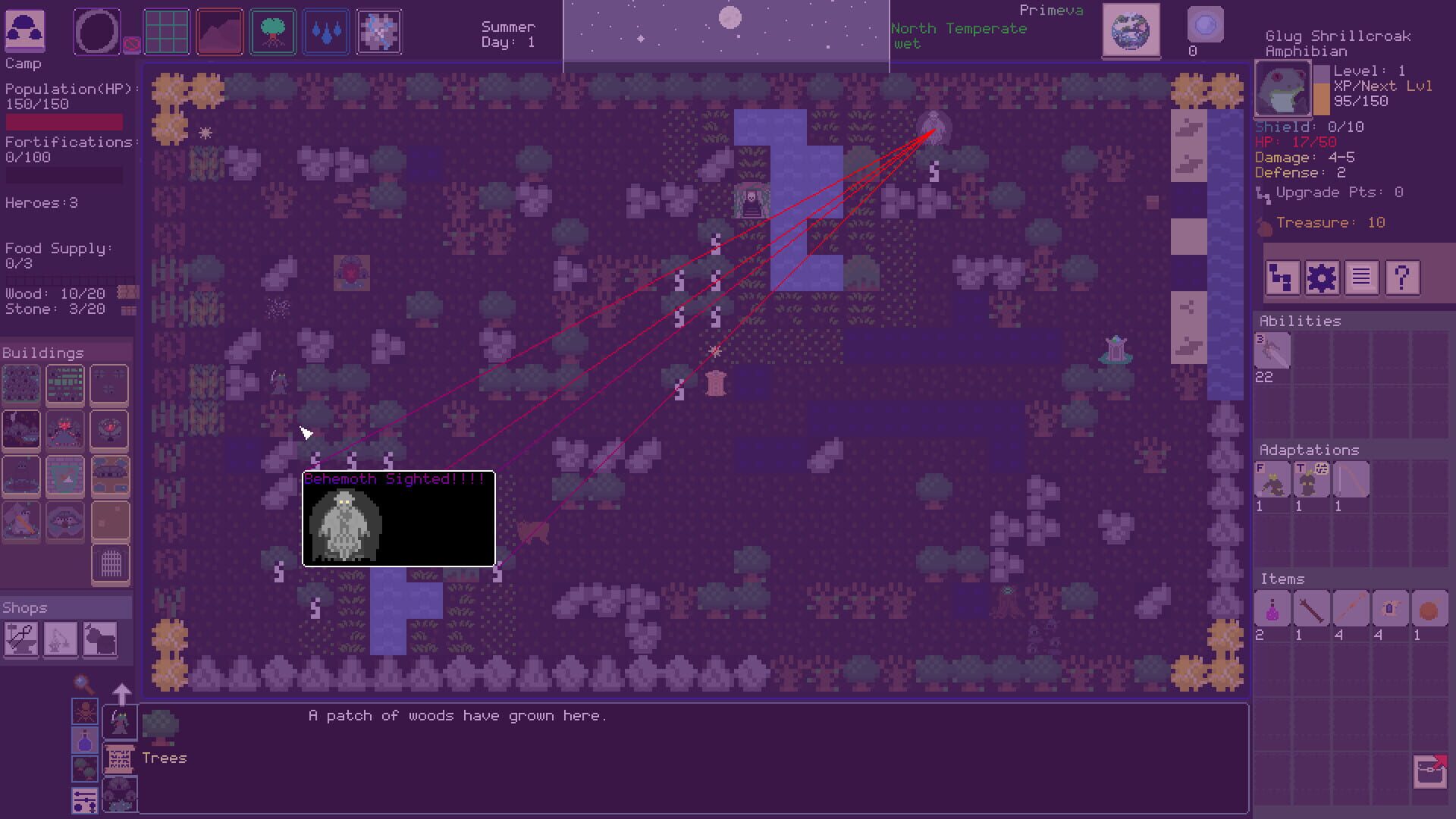Toggle the crossed-out circle indicator

(133, 42)
